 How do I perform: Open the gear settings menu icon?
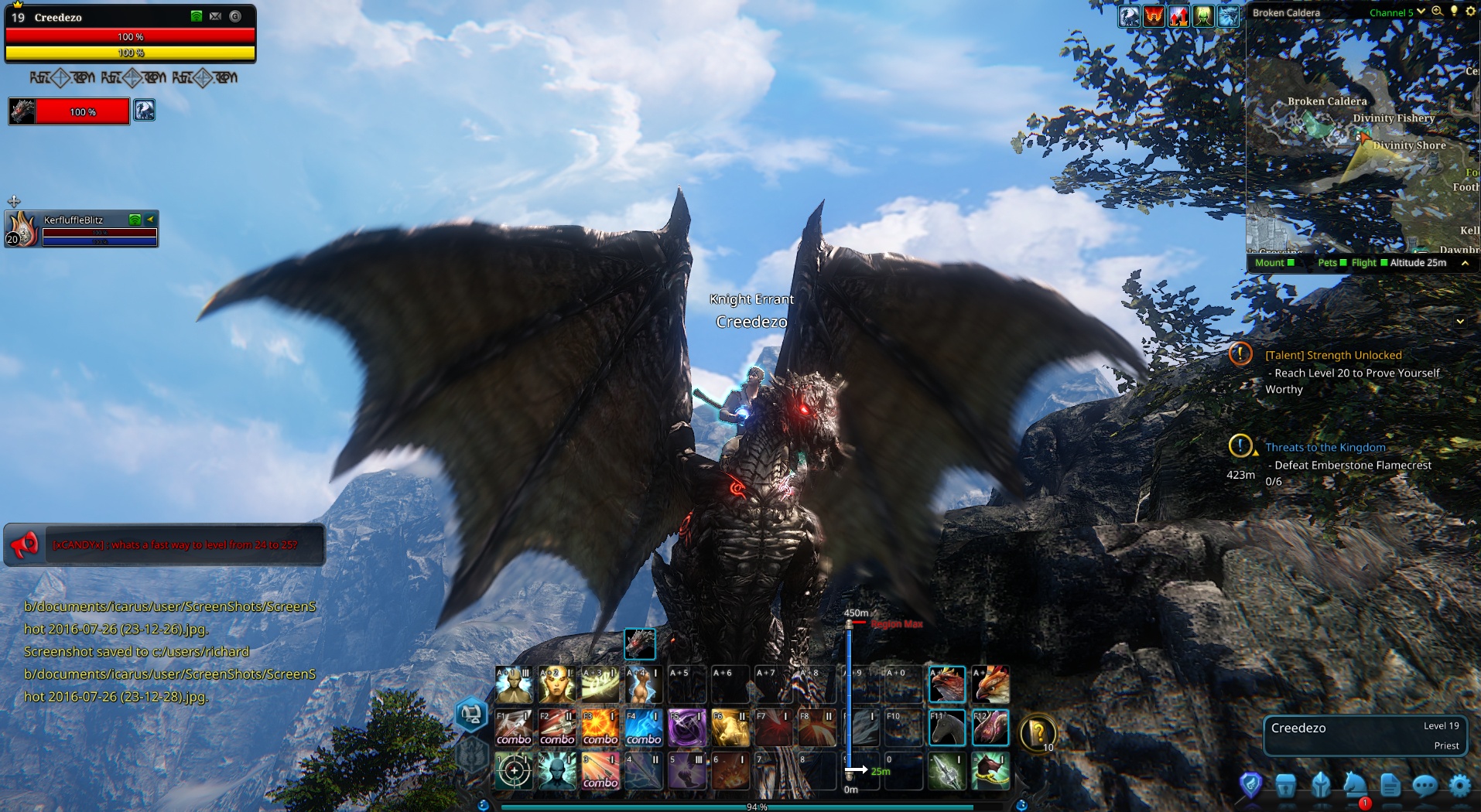click(1459, 786)
